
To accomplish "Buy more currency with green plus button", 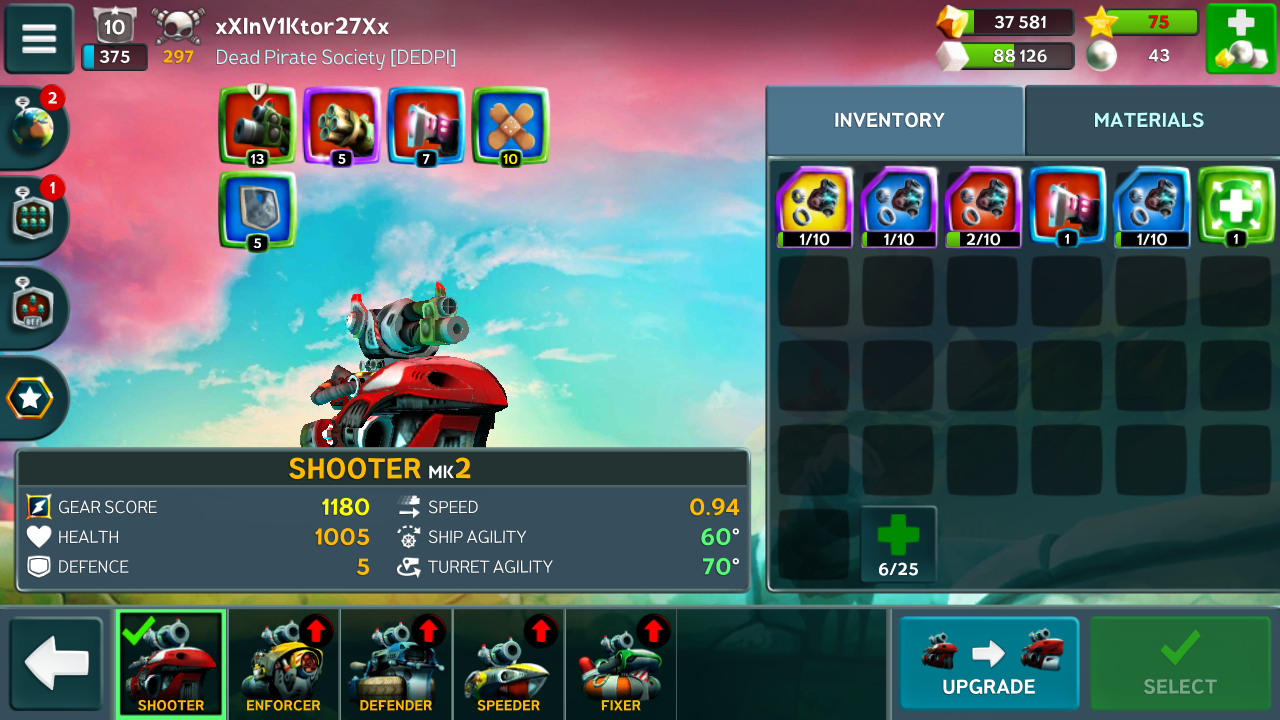I will (x=1240, y=38).
